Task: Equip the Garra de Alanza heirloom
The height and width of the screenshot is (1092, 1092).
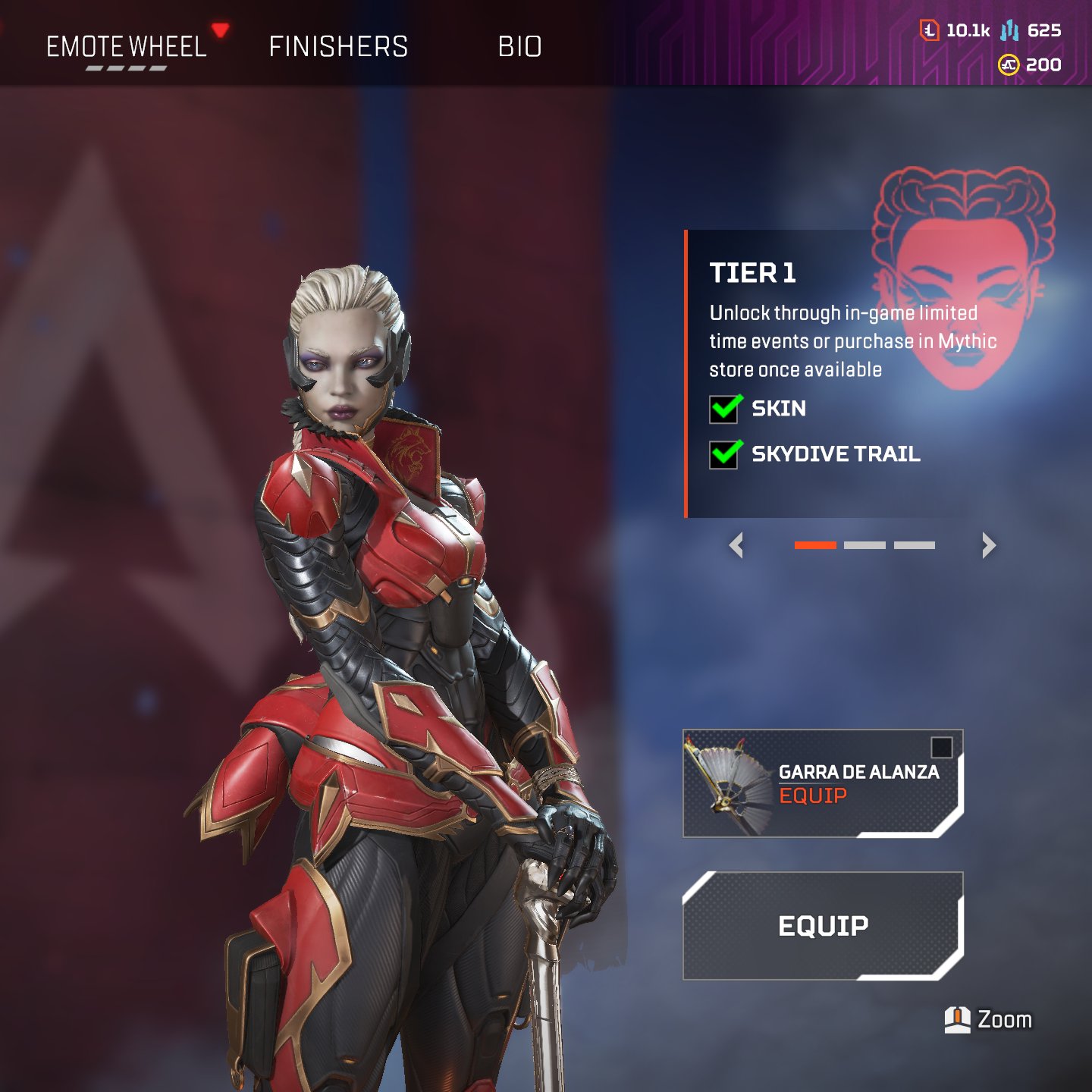Action: pyautogui.click(x=813, y=795)
